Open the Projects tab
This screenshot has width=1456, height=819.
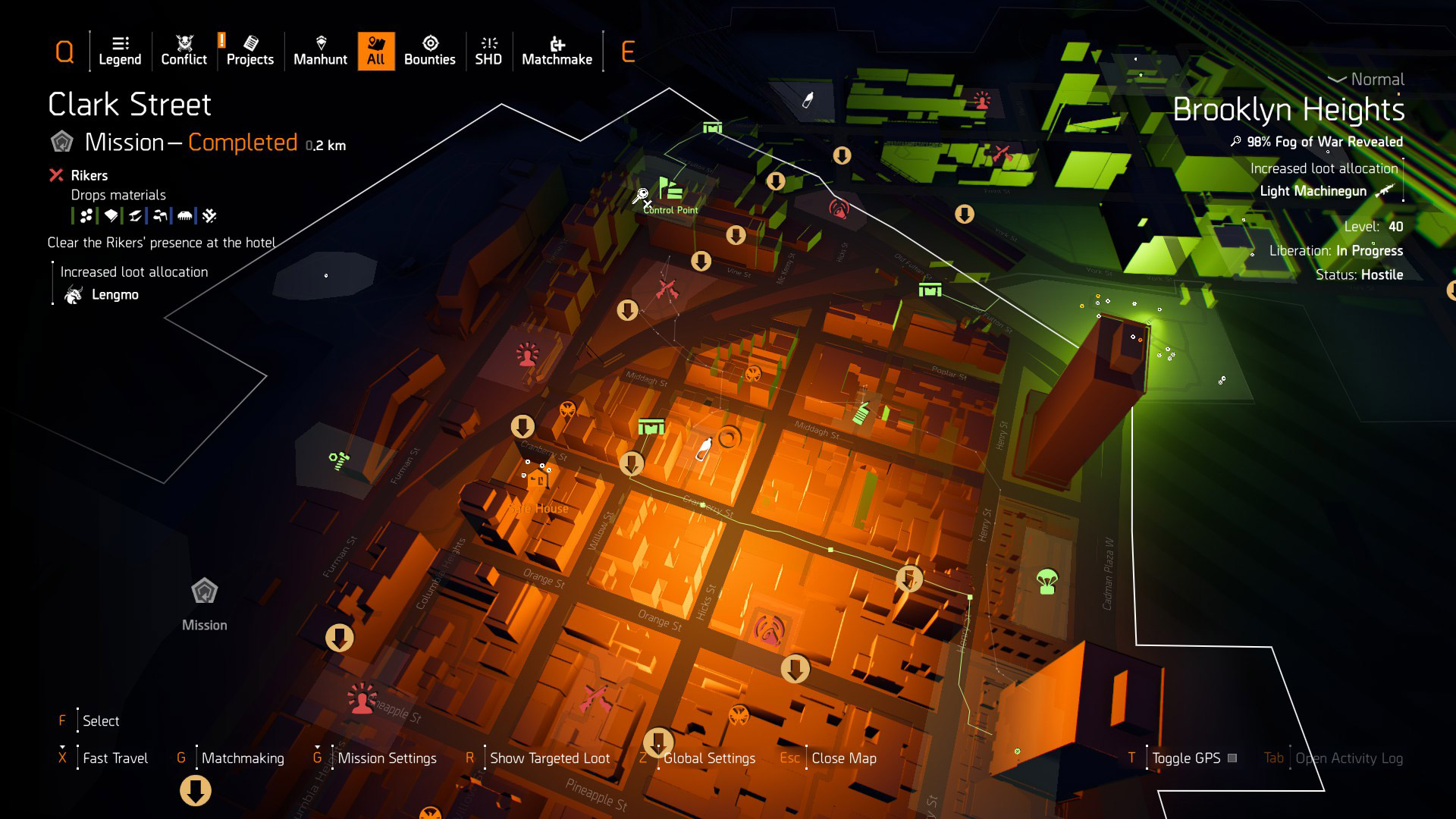tap(249, 51)
